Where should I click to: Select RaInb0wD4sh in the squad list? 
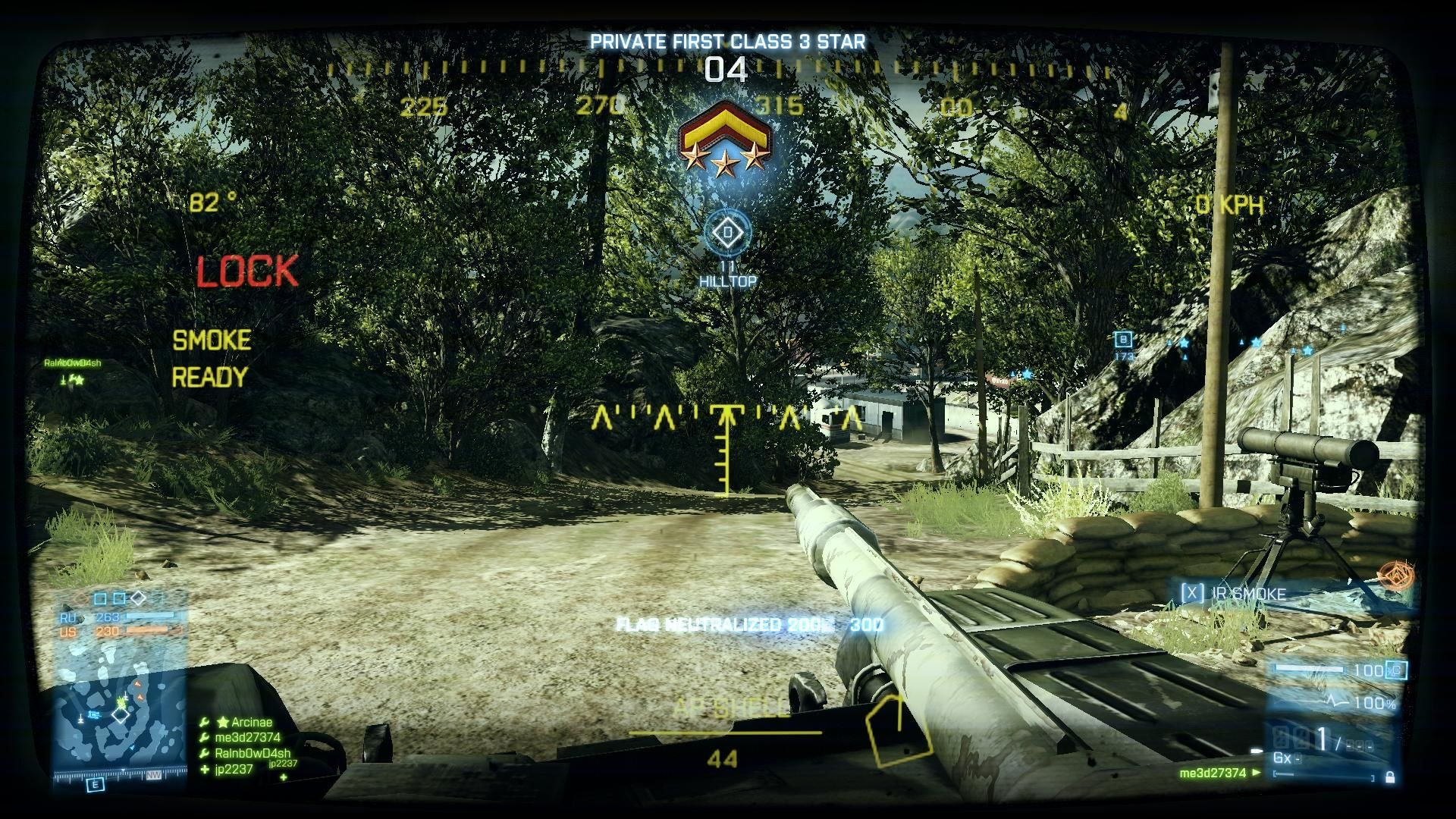(252, 753)
